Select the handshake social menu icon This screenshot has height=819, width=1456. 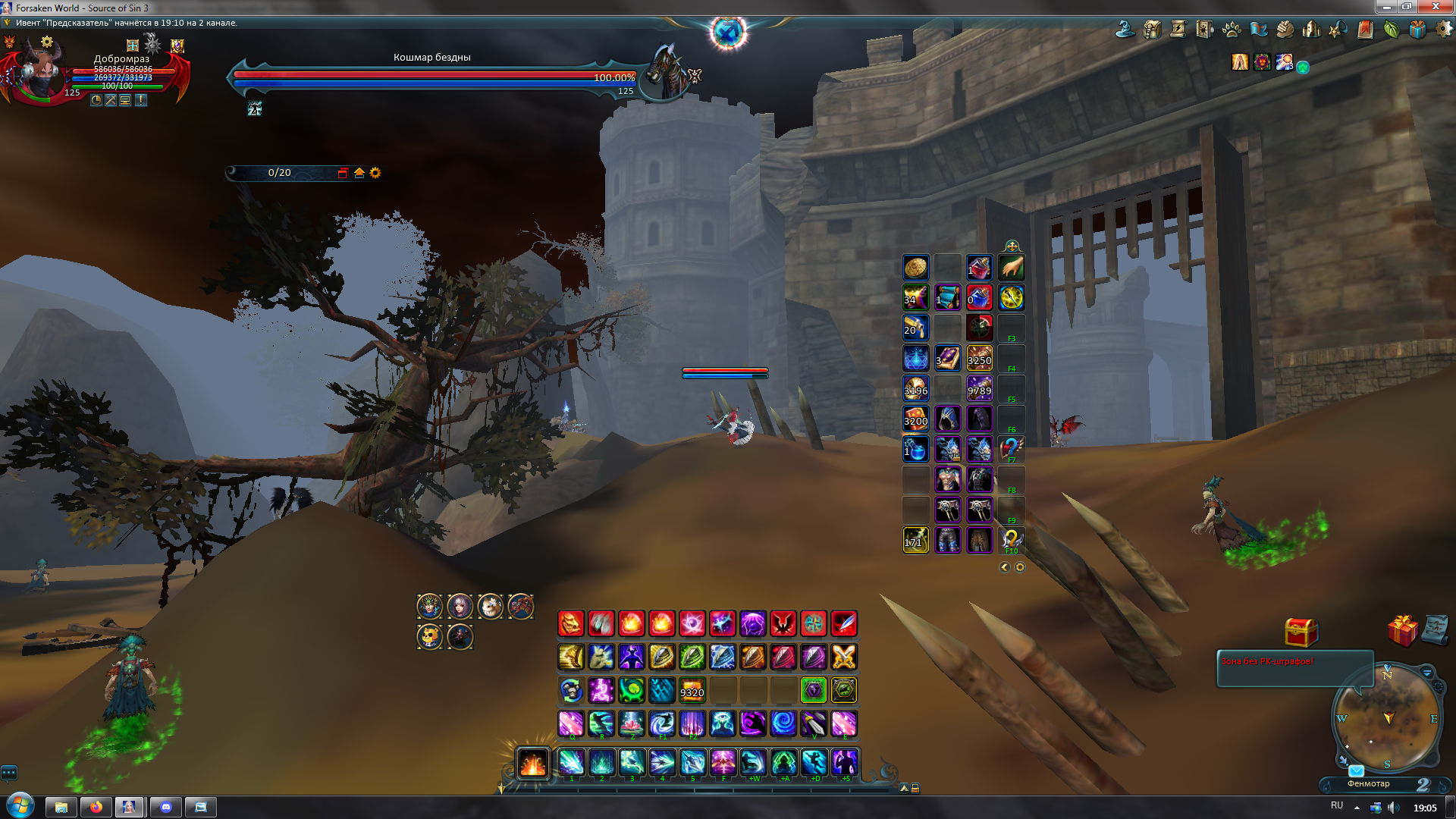(1284, 30)
